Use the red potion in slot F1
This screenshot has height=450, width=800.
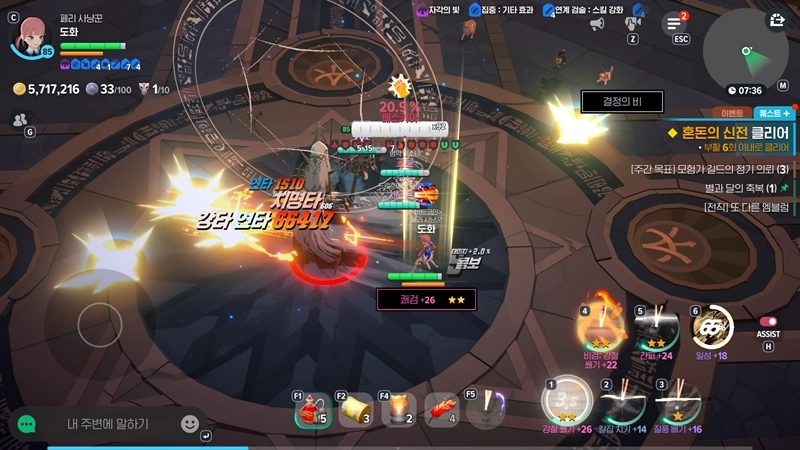313,410
